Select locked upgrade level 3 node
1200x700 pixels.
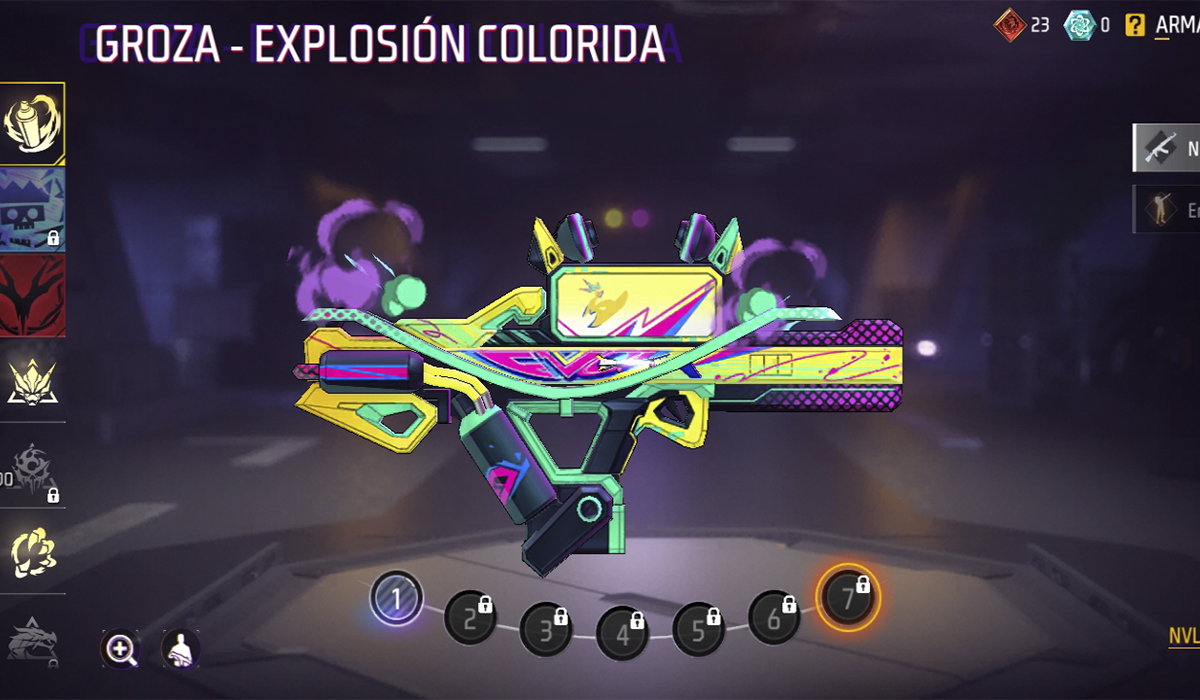point(546,629)
